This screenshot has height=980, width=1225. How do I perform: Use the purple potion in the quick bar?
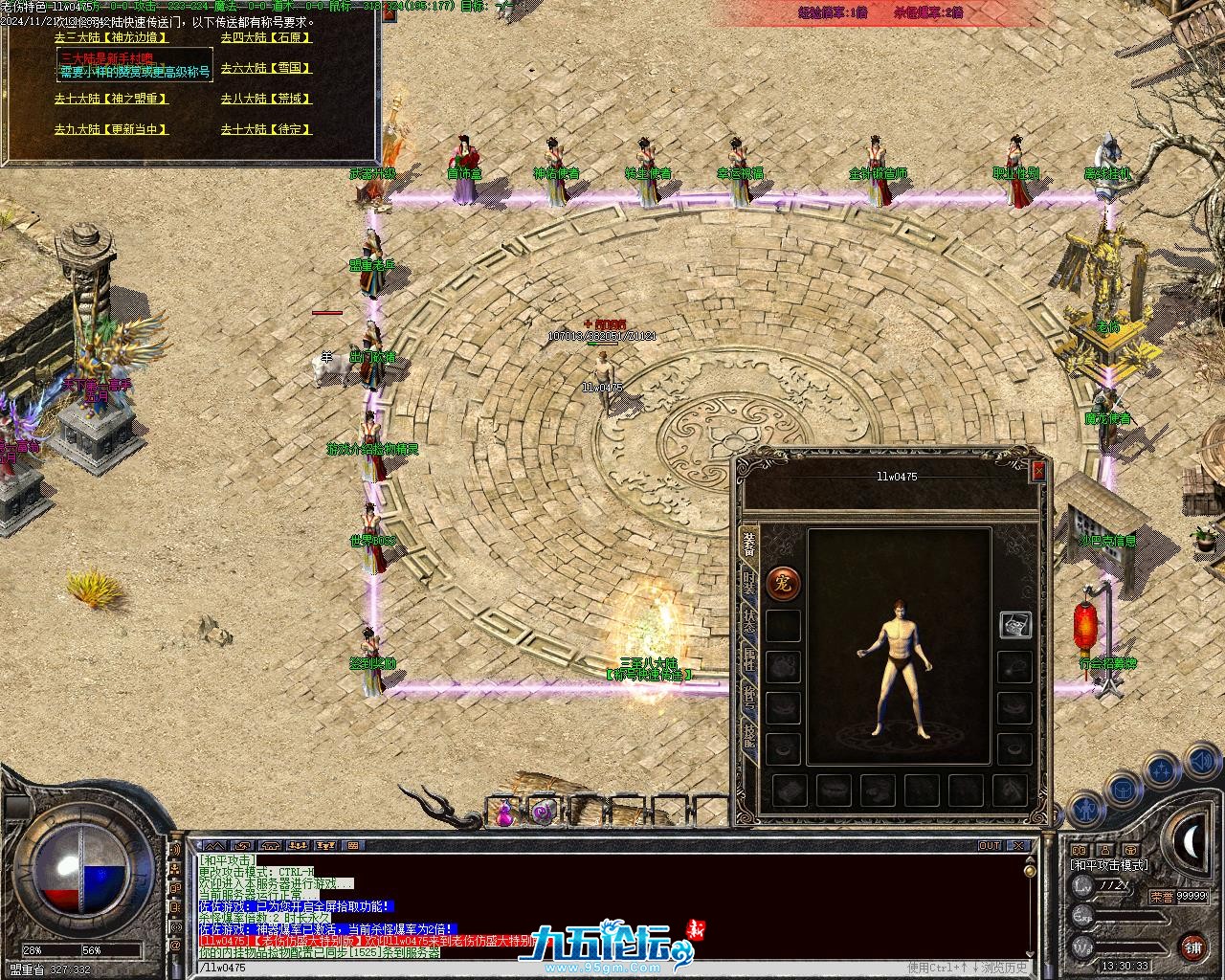502,814
